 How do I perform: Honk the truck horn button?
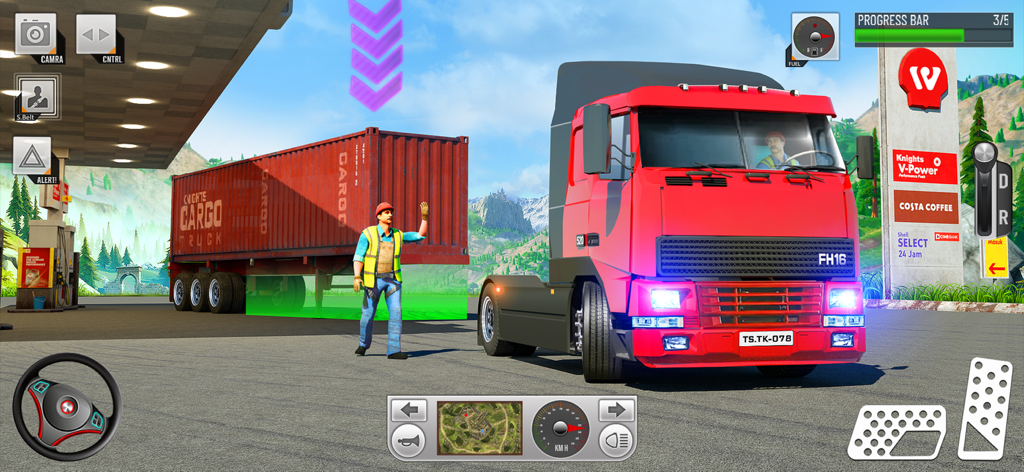408,441
